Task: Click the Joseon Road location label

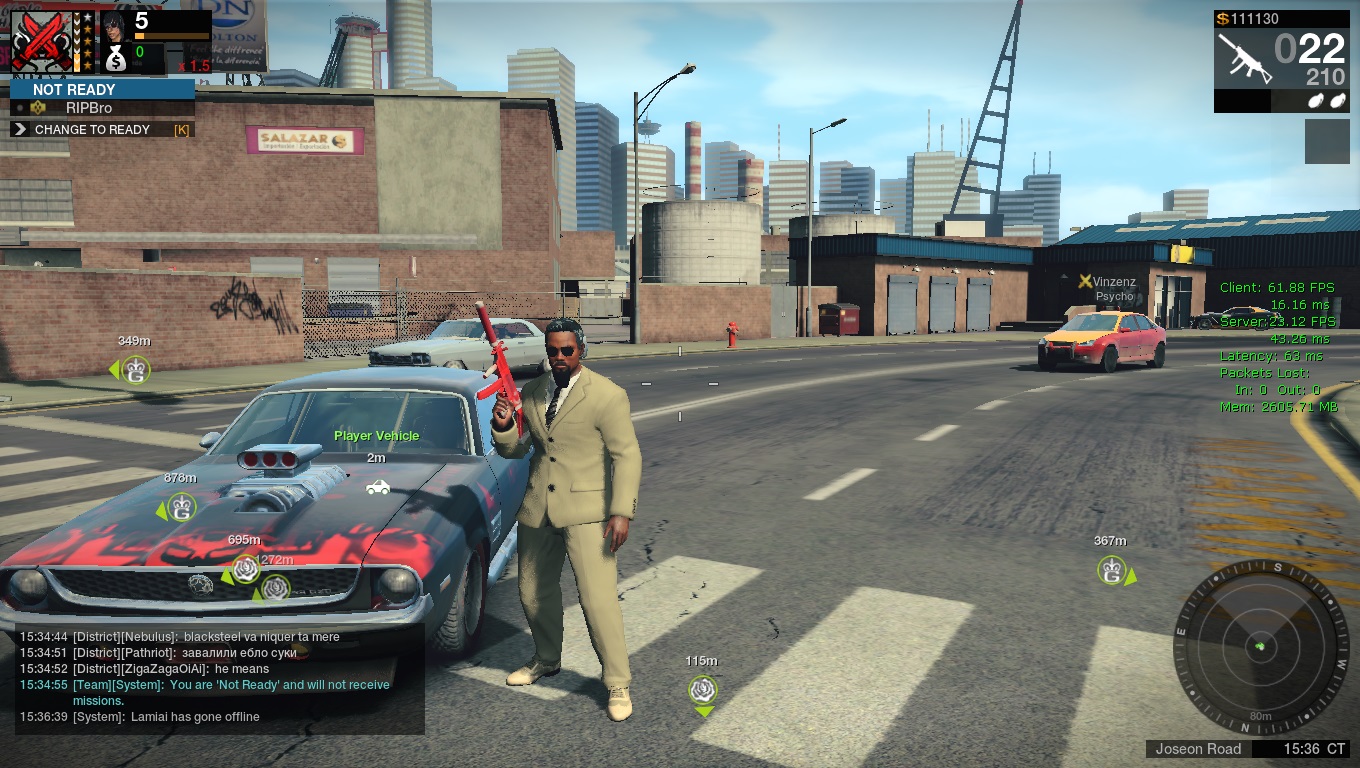Action: (1198, 749)
